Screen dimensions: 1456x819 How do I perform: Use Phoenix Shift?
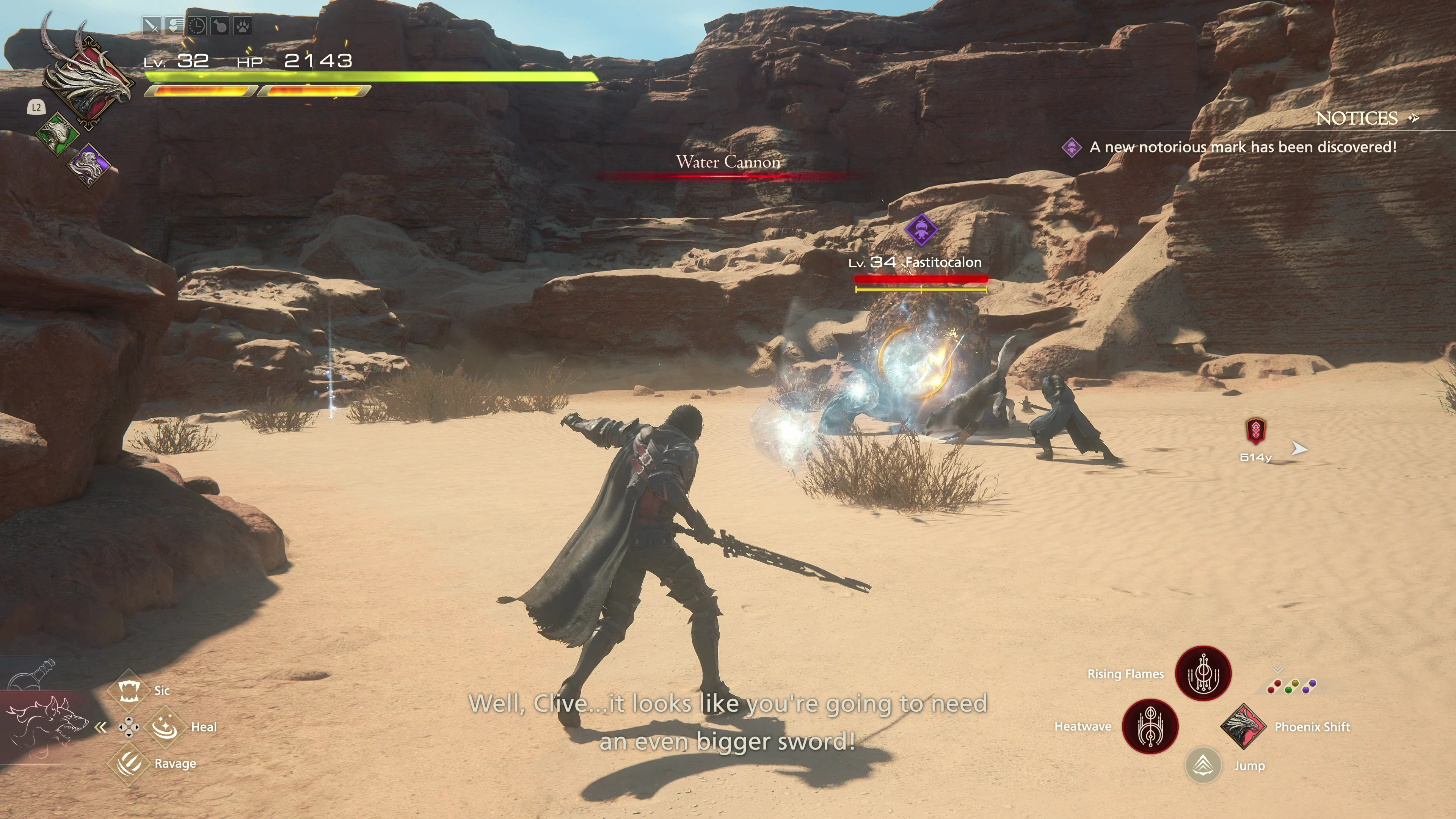click(1243, 726)
